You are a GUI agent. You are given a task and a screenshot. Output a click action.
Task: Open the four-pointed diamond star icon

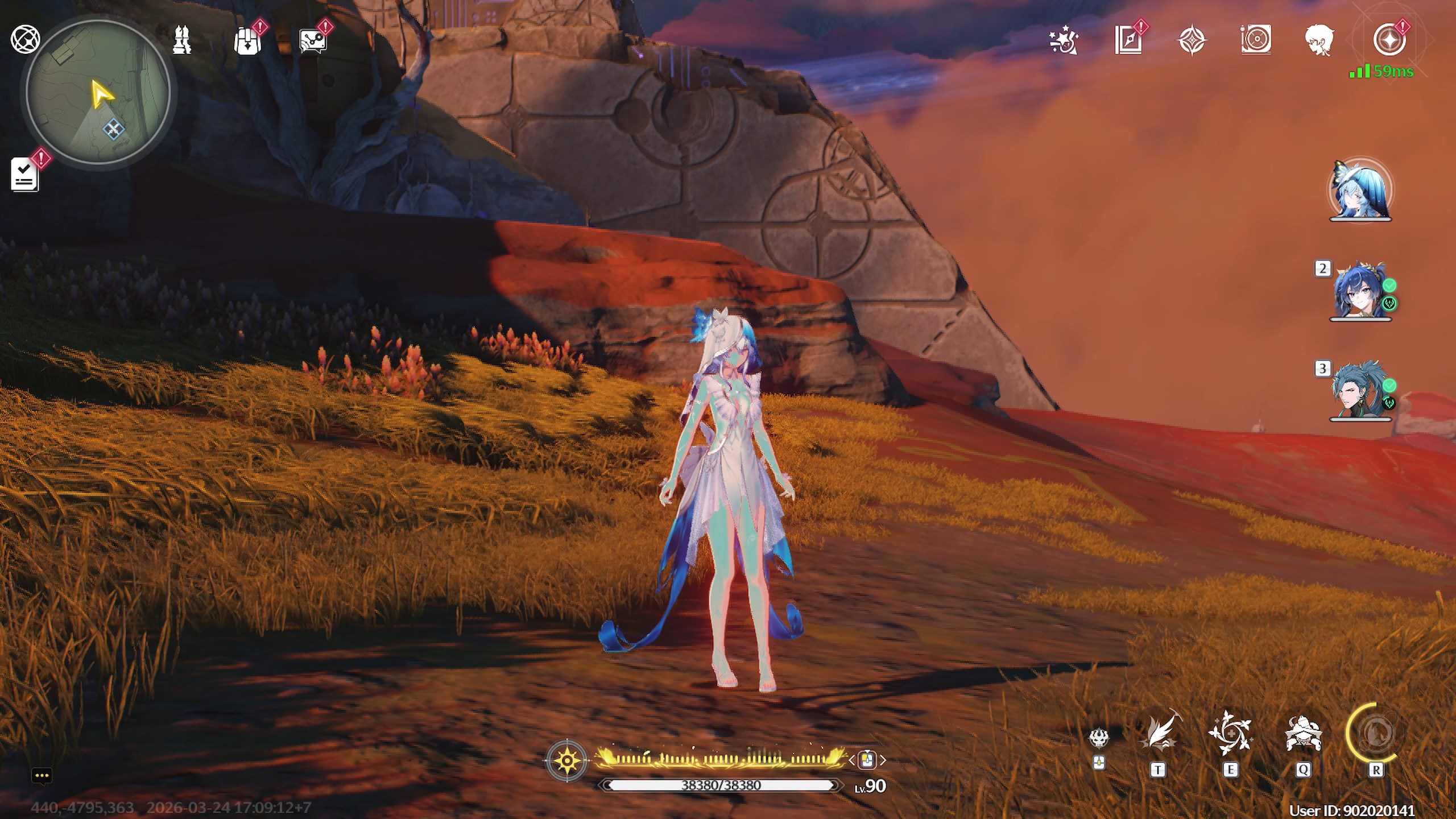pyautogui.click(x=1192, y=41)
